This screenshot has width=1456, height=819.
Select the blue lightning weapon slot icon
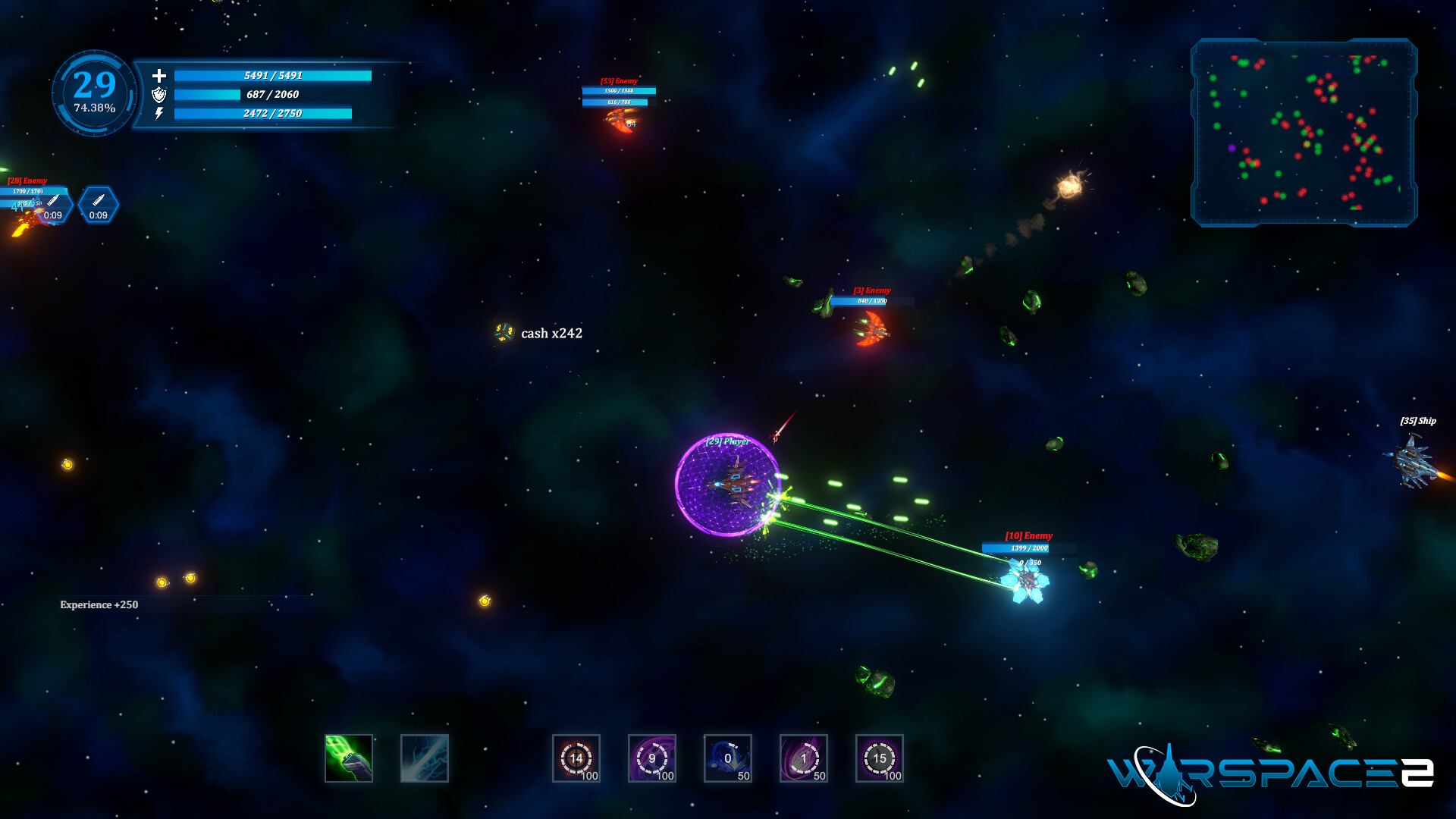click(425, 758)
